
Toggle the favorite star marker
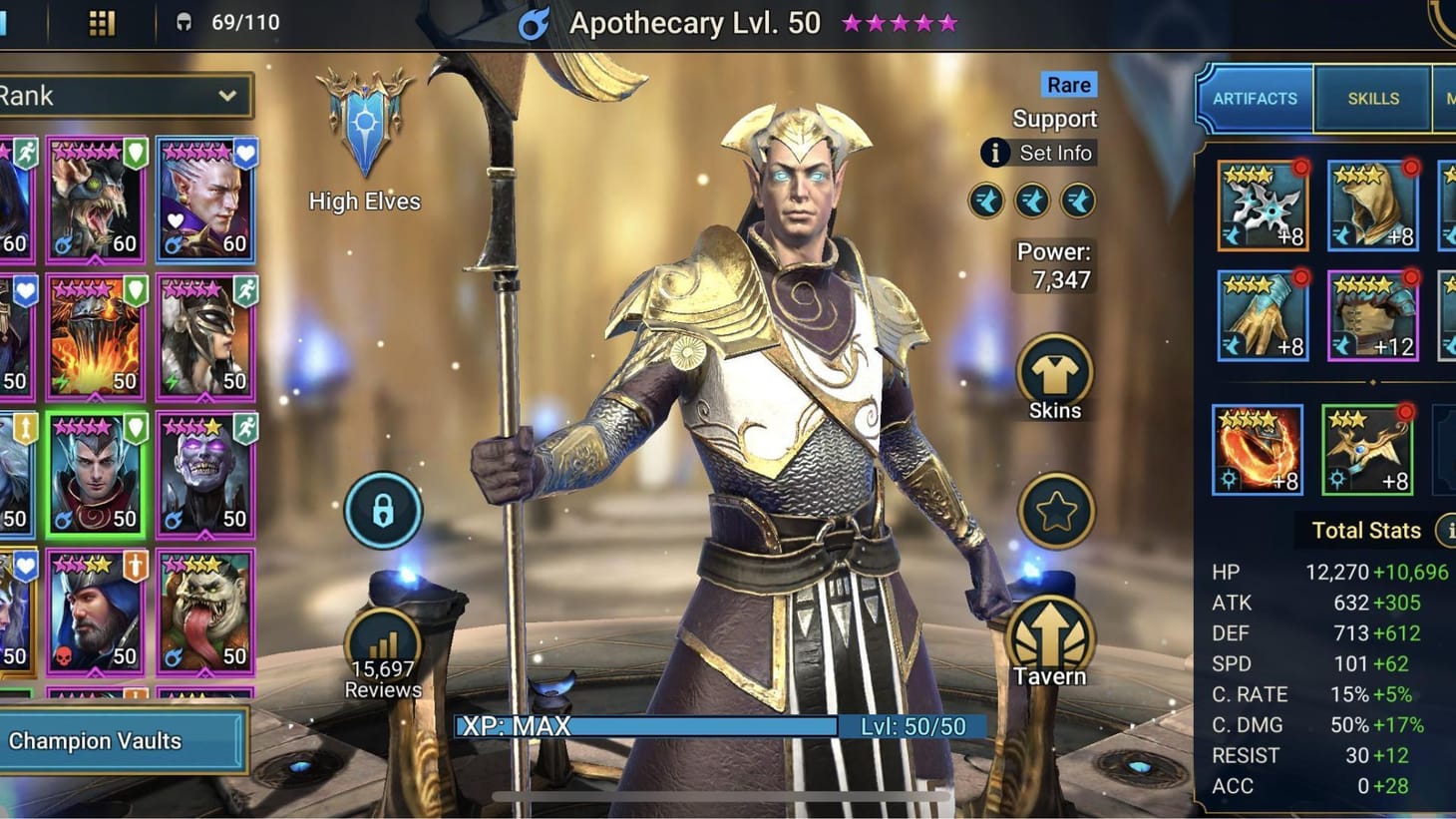[1054, 511]
